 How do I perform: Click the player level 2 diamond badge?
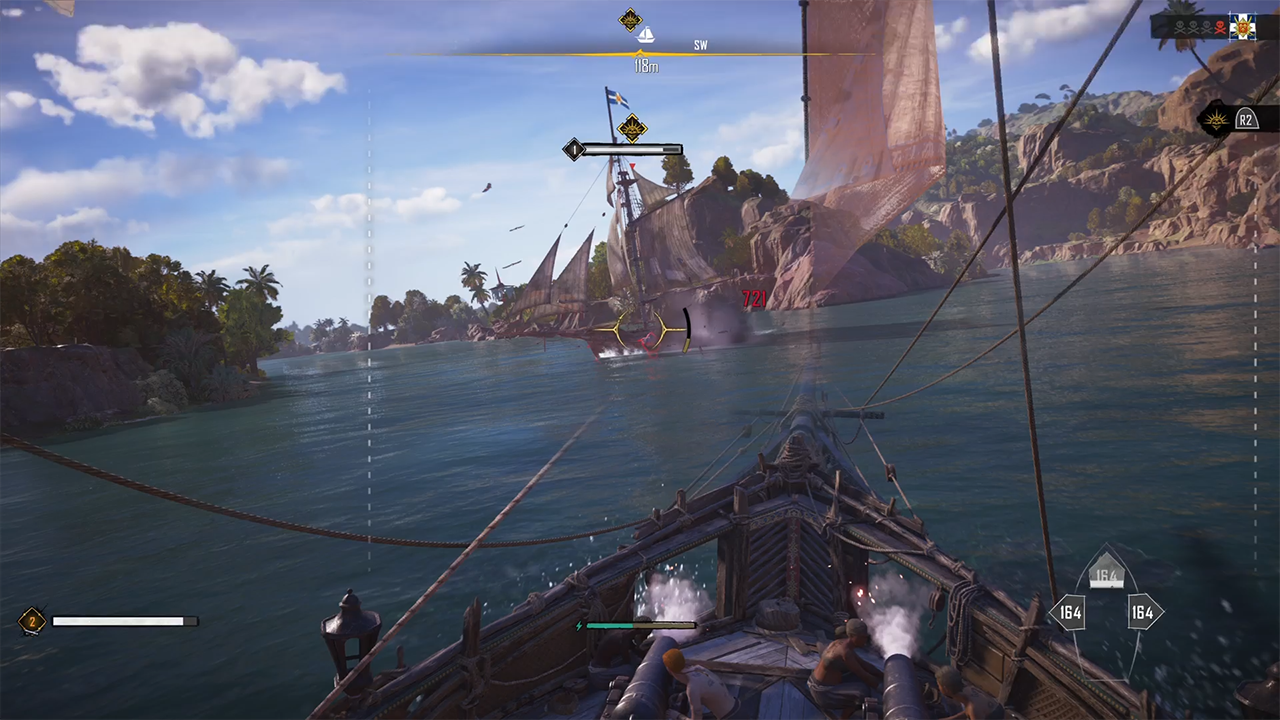(32, 621)
